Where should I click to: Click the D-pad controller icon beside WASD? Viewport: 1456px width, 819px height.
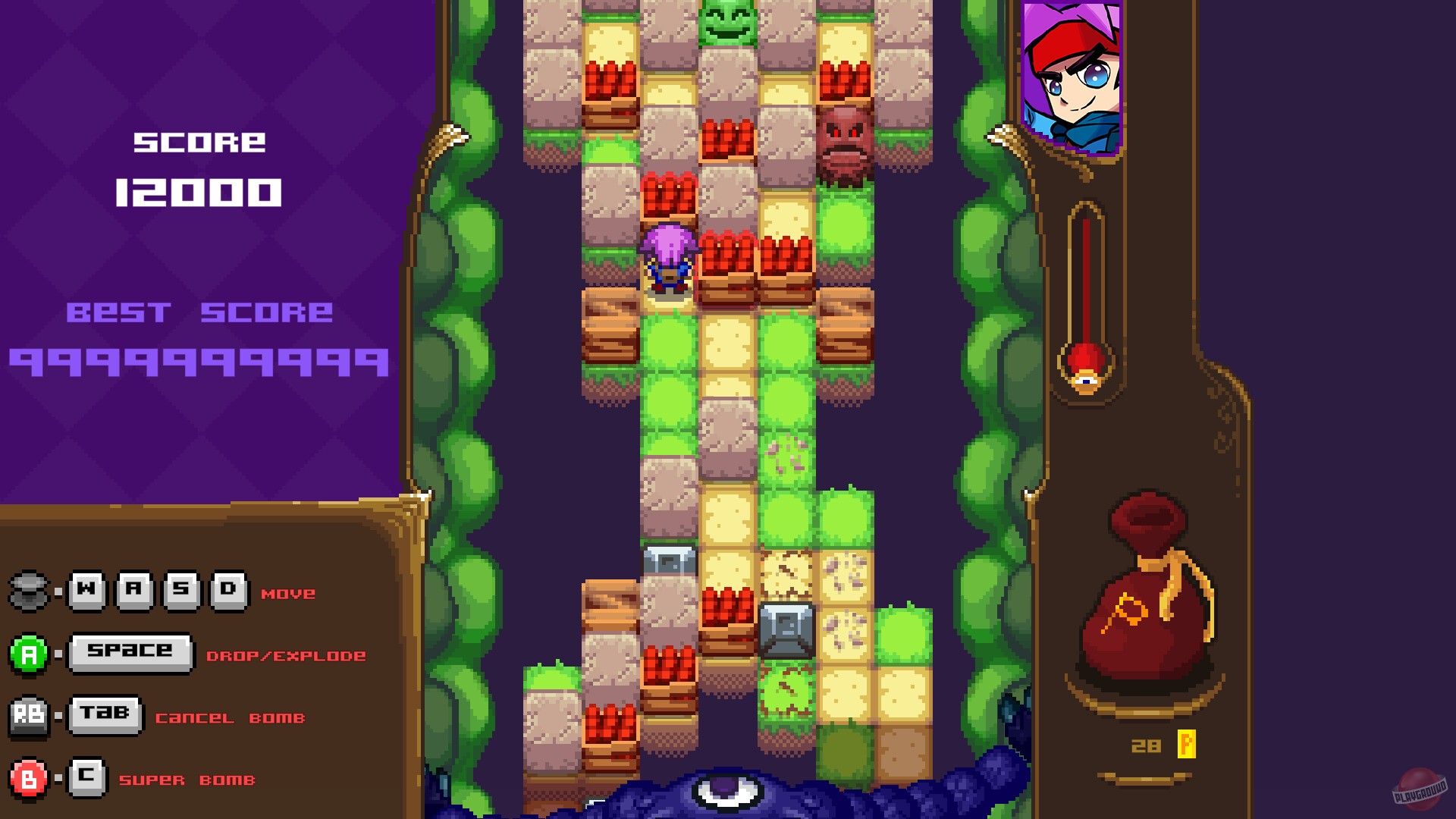(27, 590)
